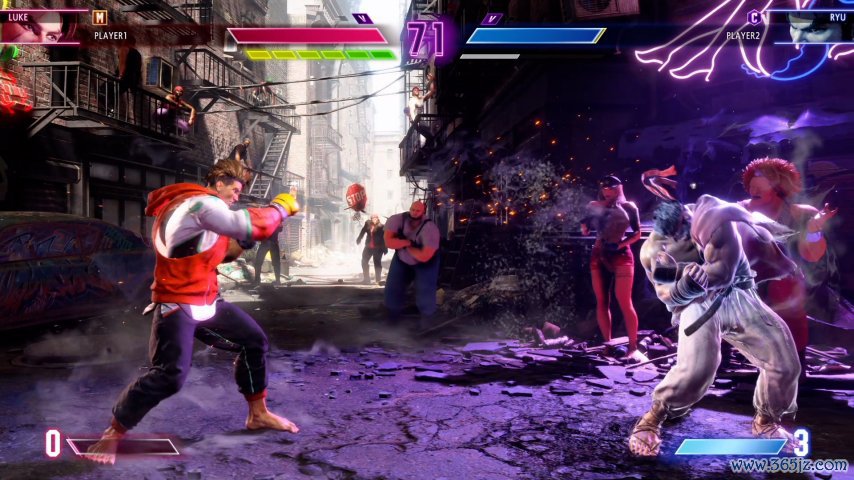Screen dimensions: 854x480
Task: Click Ryu's character portrait
Action: [815, 28]
